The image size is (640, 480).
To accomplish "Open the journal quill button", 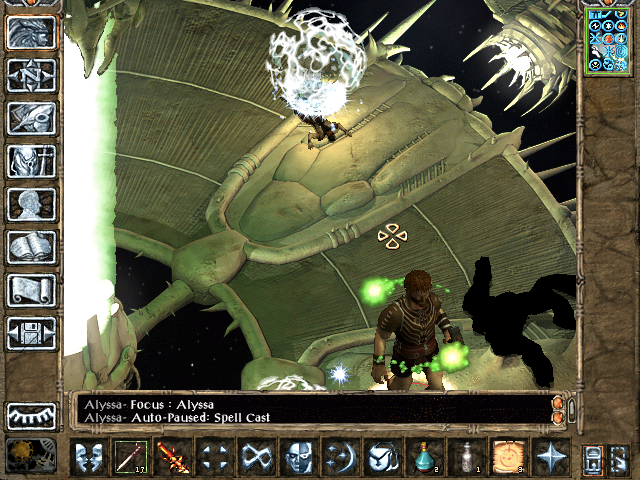I will (31, 118).
